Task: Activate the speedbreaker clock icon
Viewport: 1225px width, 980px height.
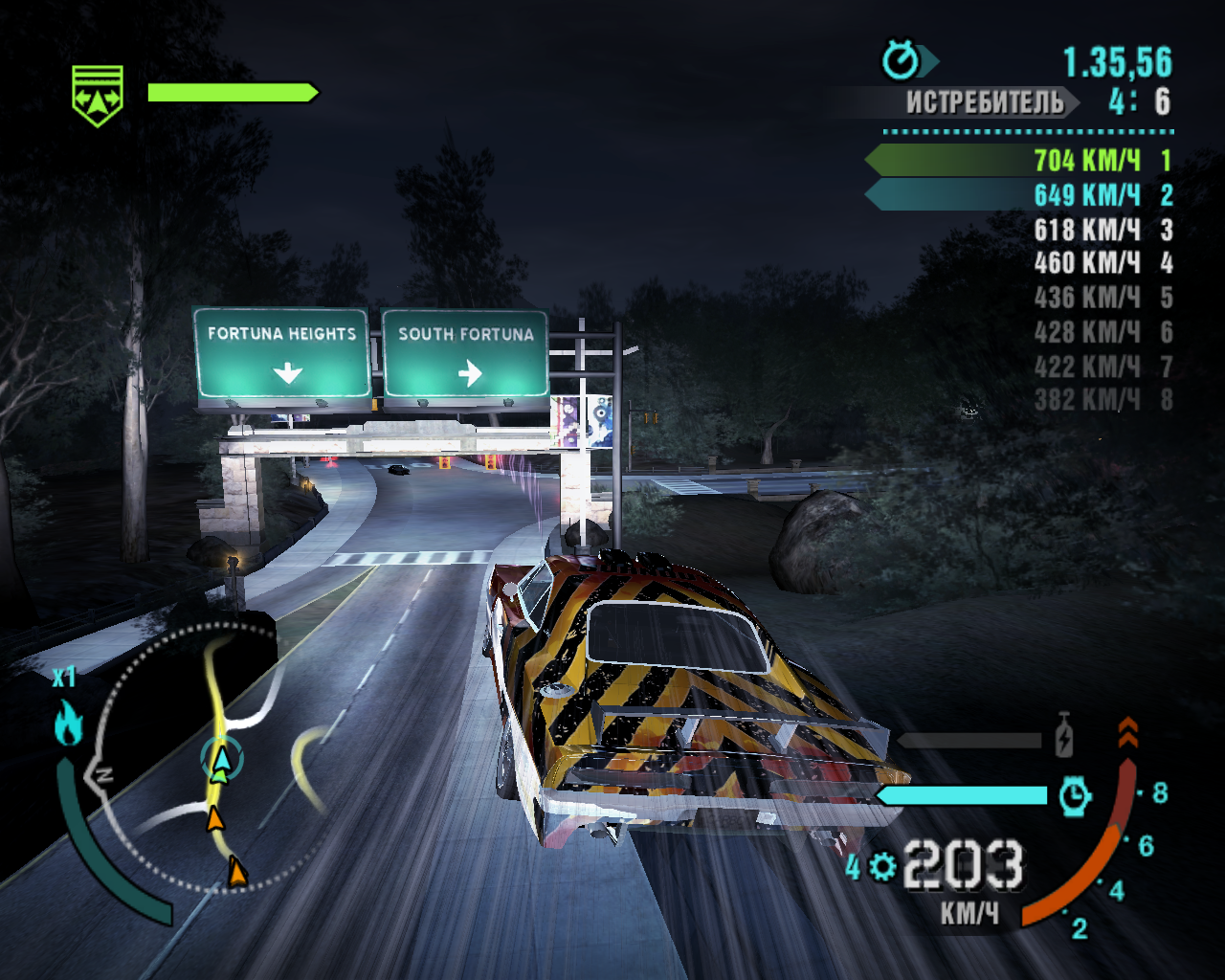Action: coord(1075,795)
